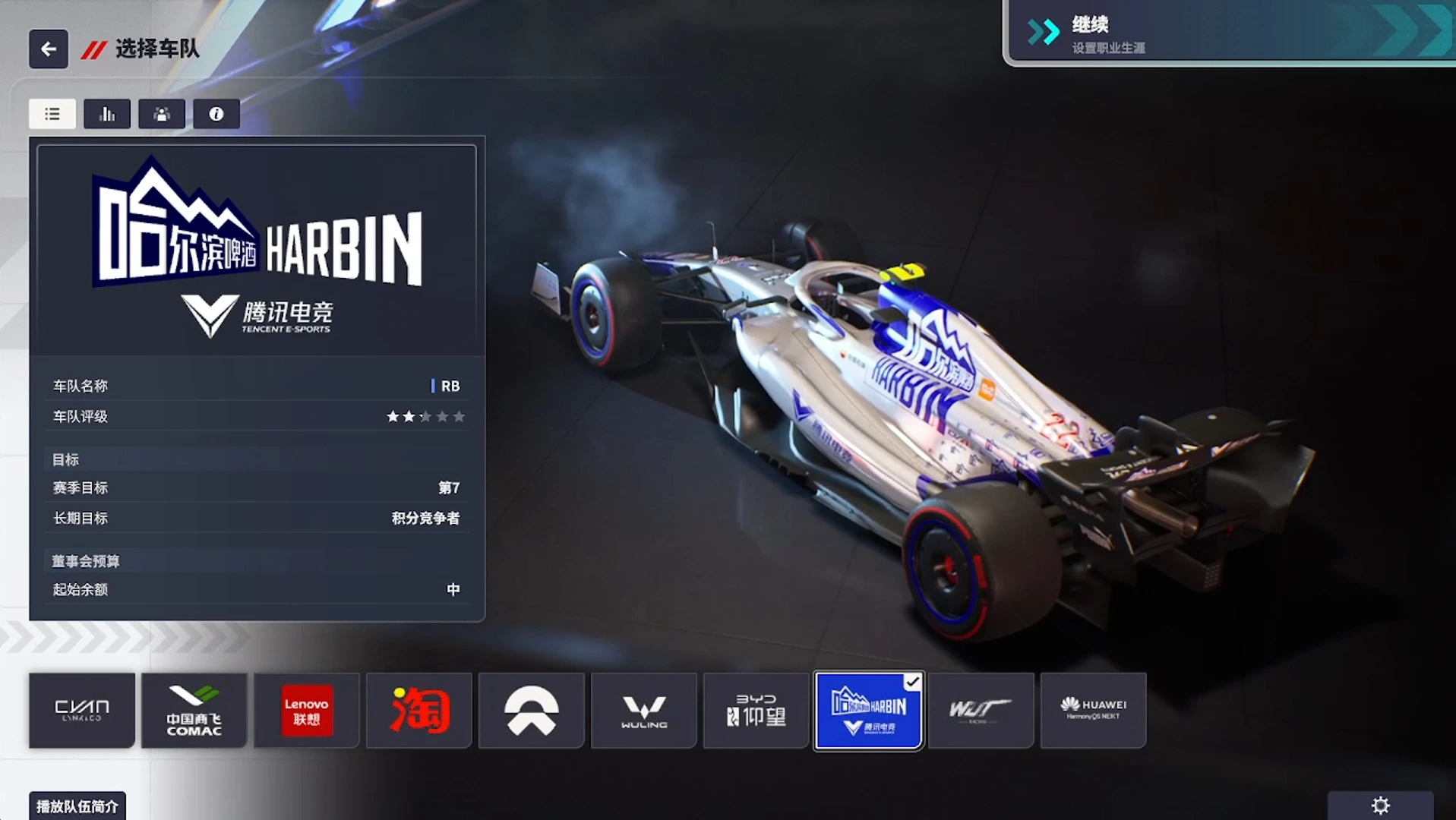Go back using the arrow button
Viewport: 1456px width, 820px height.
pyautogui.click(x=49, y=49)
